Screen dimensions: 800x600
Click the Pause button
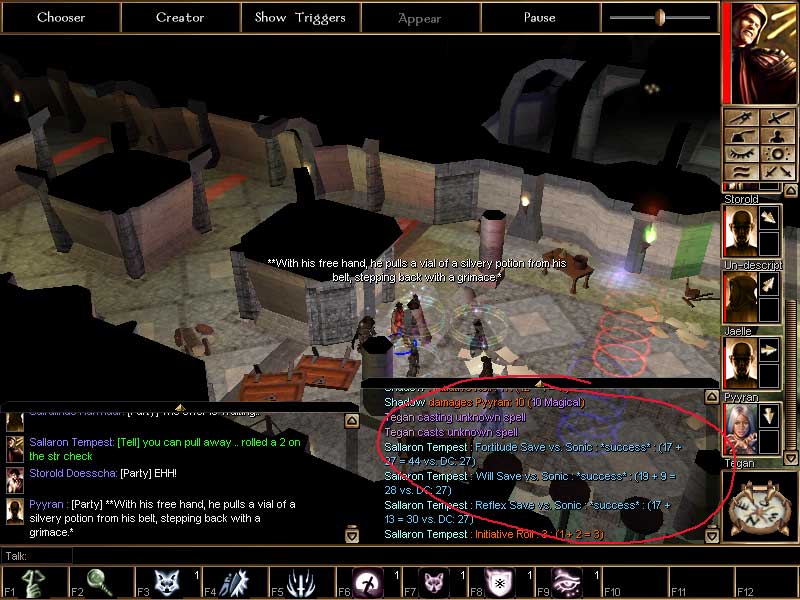click(x=540, y=17)
